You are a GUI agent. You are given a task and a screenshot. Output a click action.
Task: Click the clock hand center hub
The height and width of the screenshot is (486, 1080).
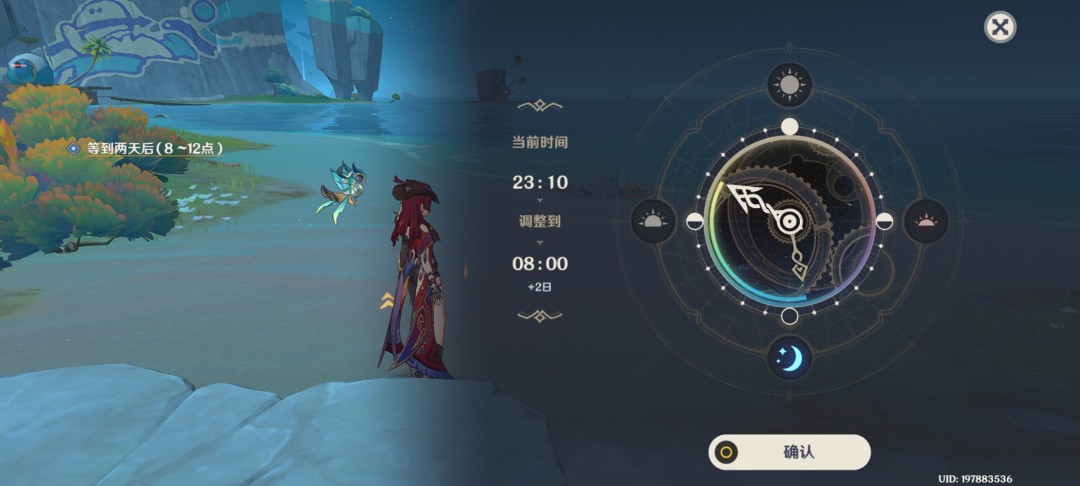789,221
